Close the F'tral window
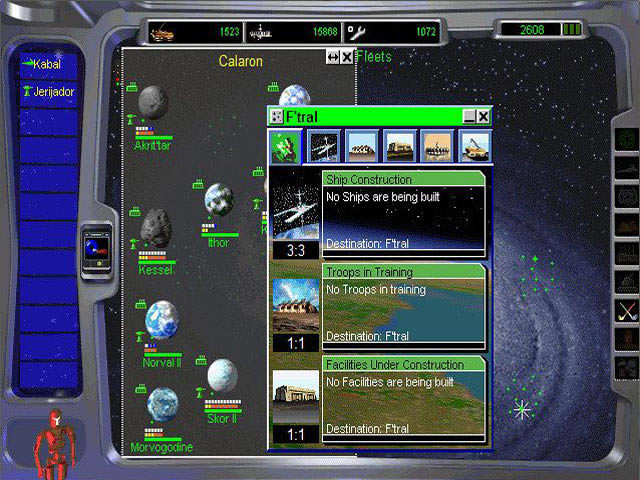 coord(483,117)
